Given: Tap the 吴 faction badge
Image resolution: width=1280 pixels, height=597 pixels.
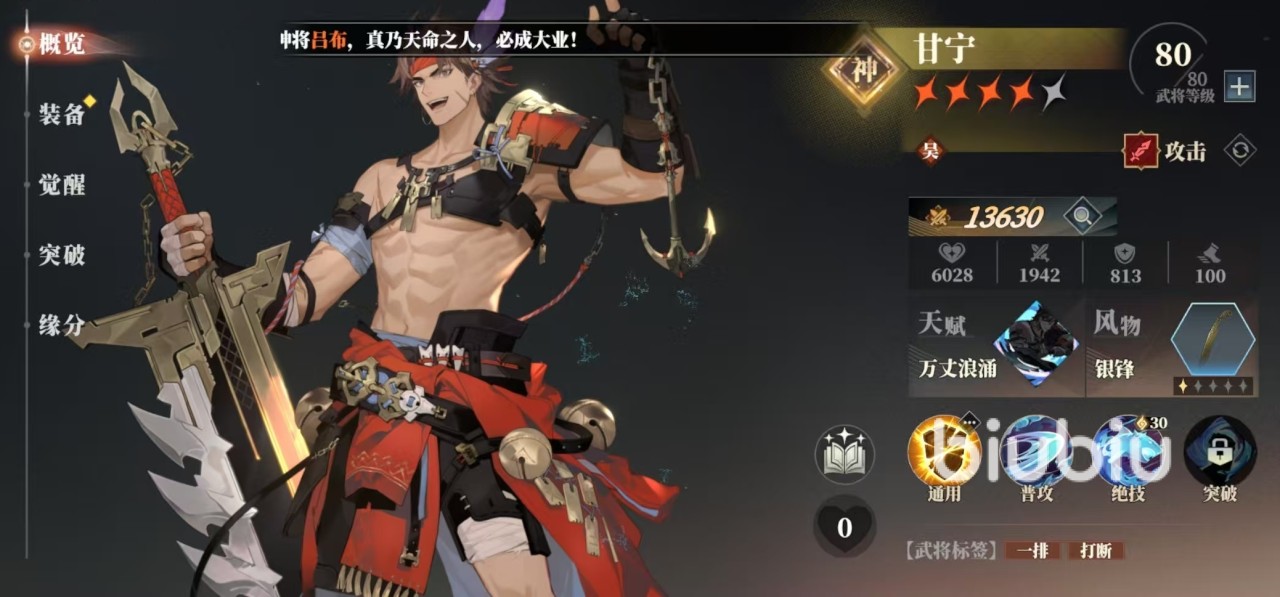Looking at the screenshot, I should 930,152.
